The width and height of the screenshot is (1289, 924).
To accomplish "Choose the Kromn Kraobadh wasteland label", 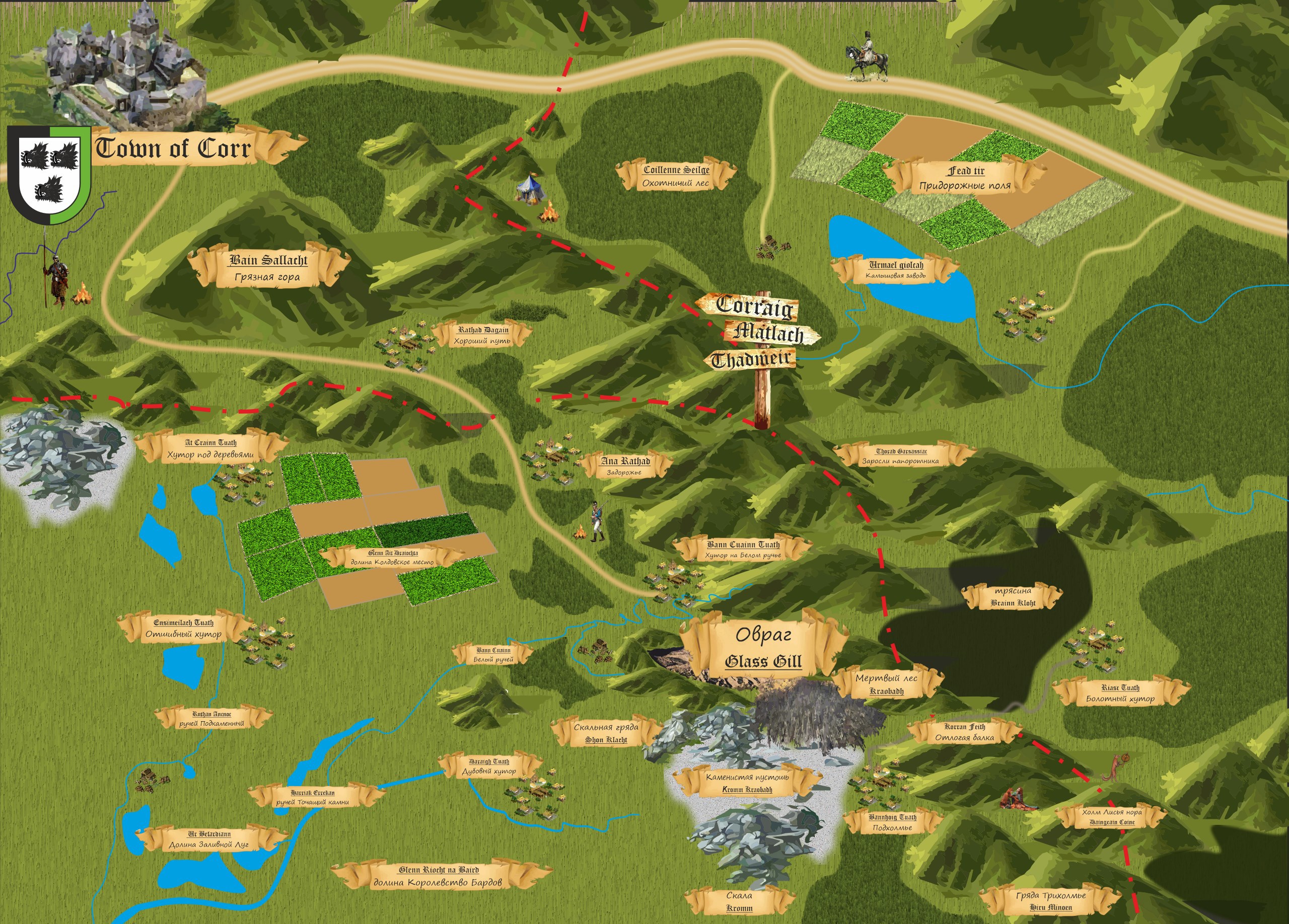I will [747, 783].
